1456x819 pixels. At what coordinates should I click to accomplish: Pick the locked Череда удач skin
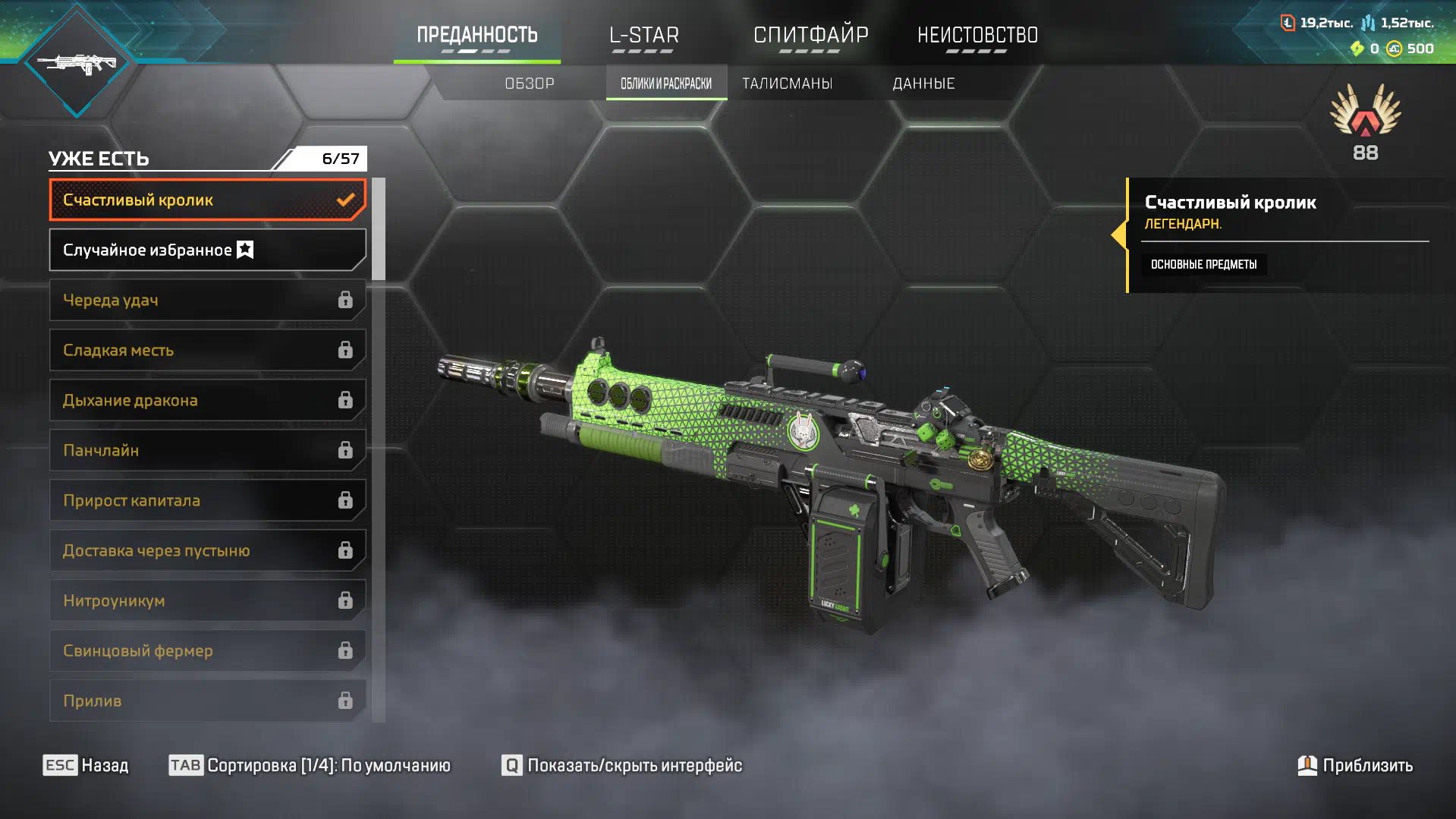pyautogui.click(x=207, y=300)
